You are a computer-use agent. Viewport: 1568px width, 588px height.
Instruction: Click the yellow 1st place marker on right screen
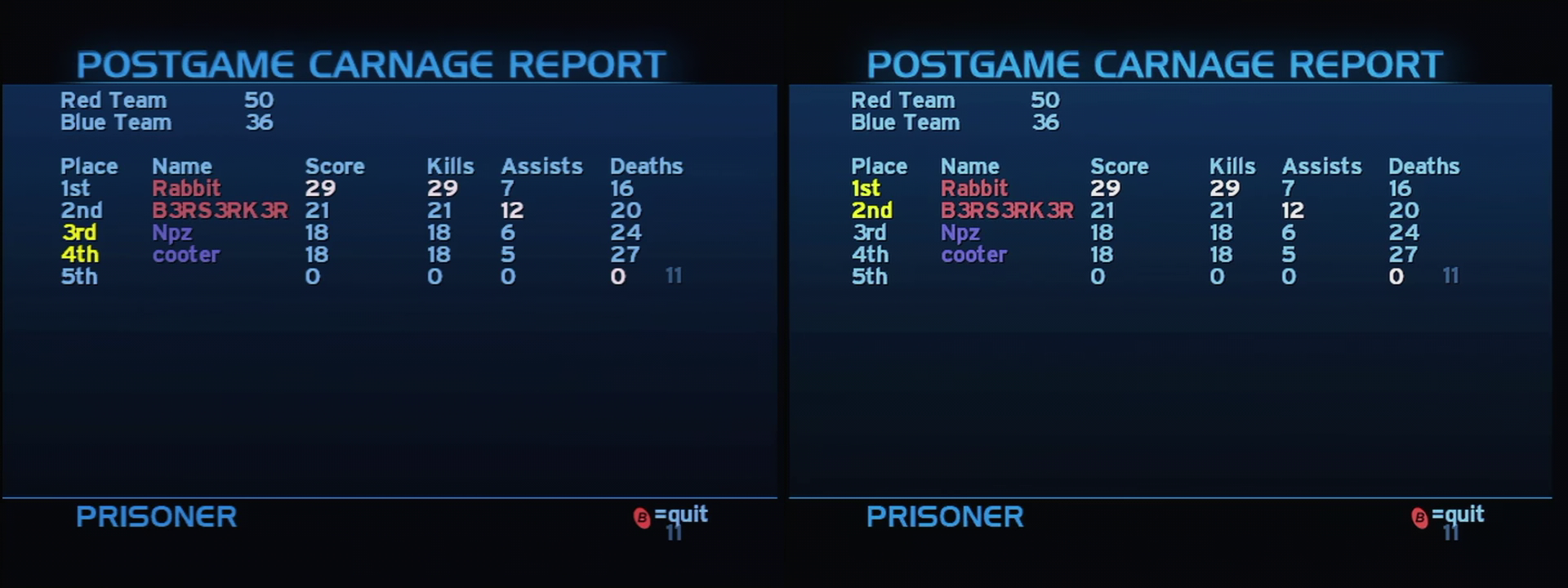[x=868, y=187]
